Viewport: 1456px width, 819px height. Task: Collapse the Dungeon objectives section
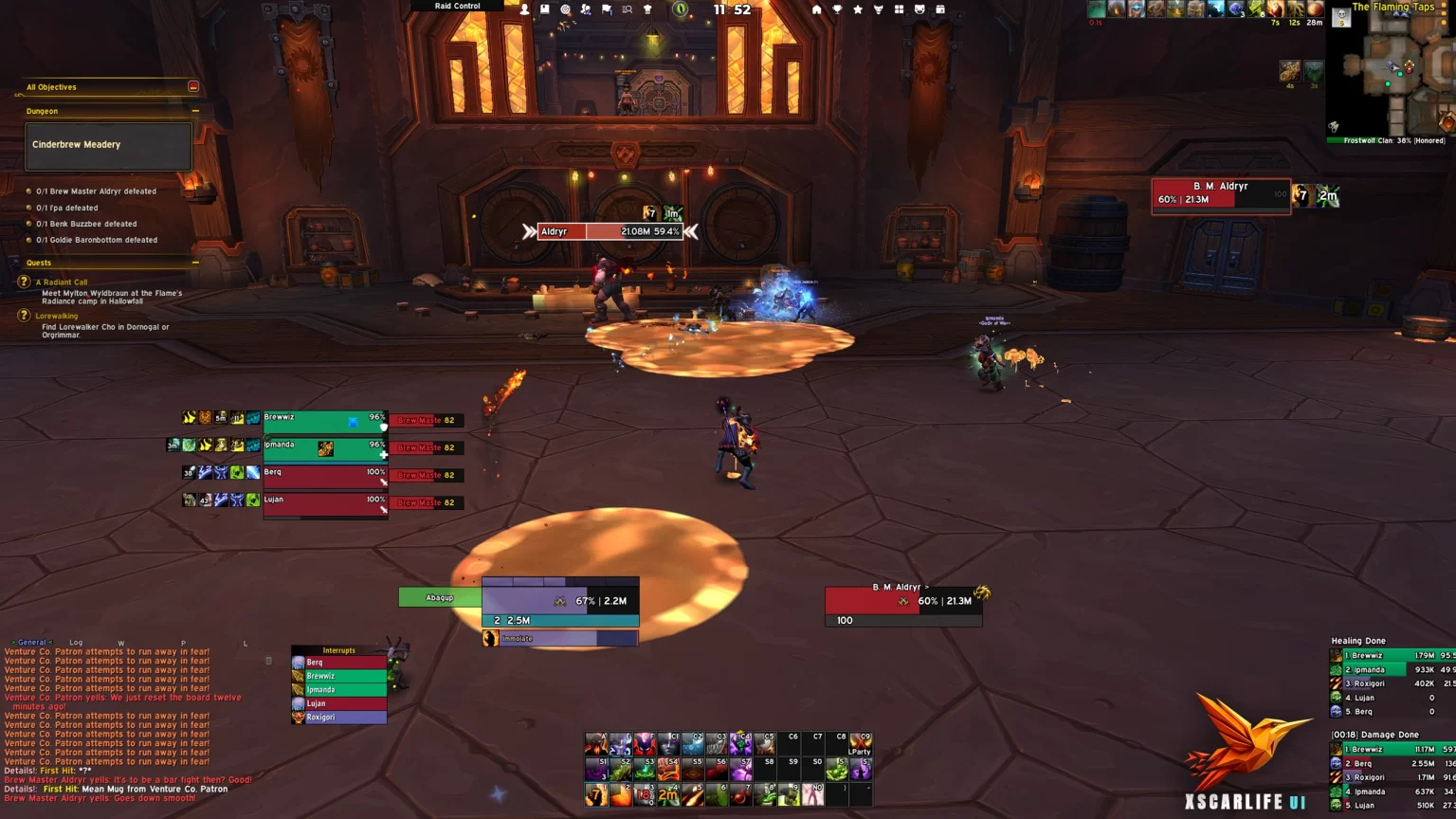coord(196,110)
